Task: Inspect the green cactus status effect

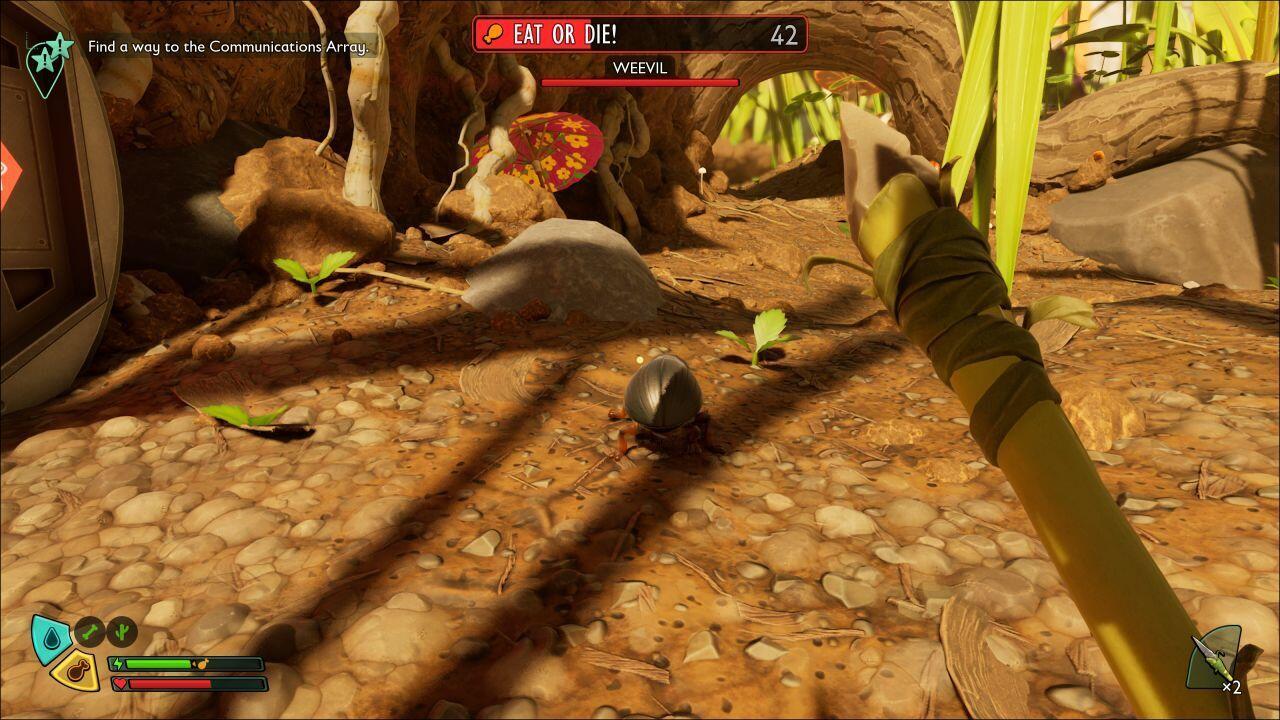Action: point(122,632)
